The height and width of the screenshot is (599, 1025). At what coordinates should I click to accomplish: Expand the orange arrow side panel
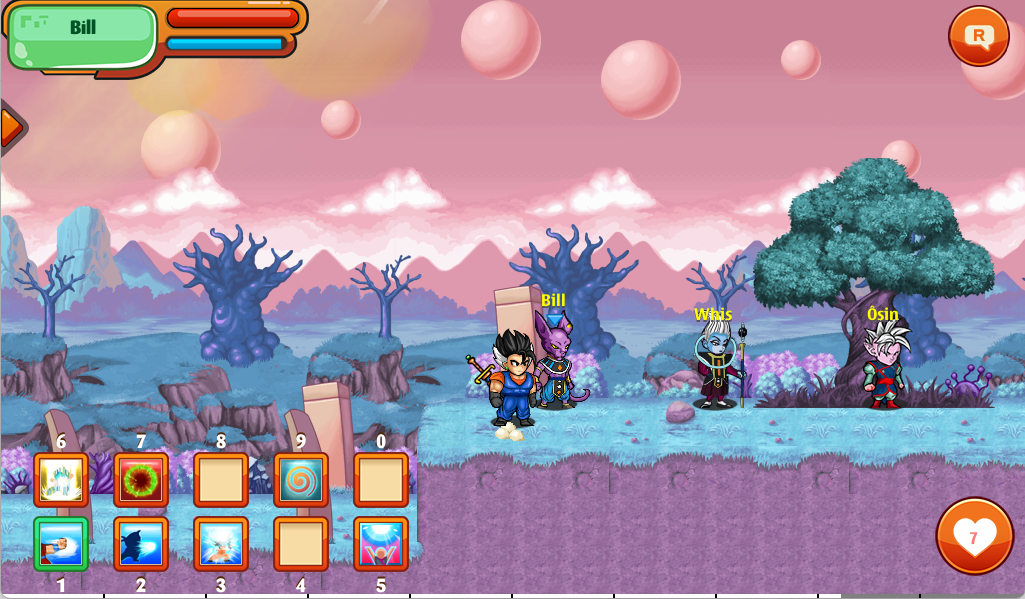[x=10, y=128]
